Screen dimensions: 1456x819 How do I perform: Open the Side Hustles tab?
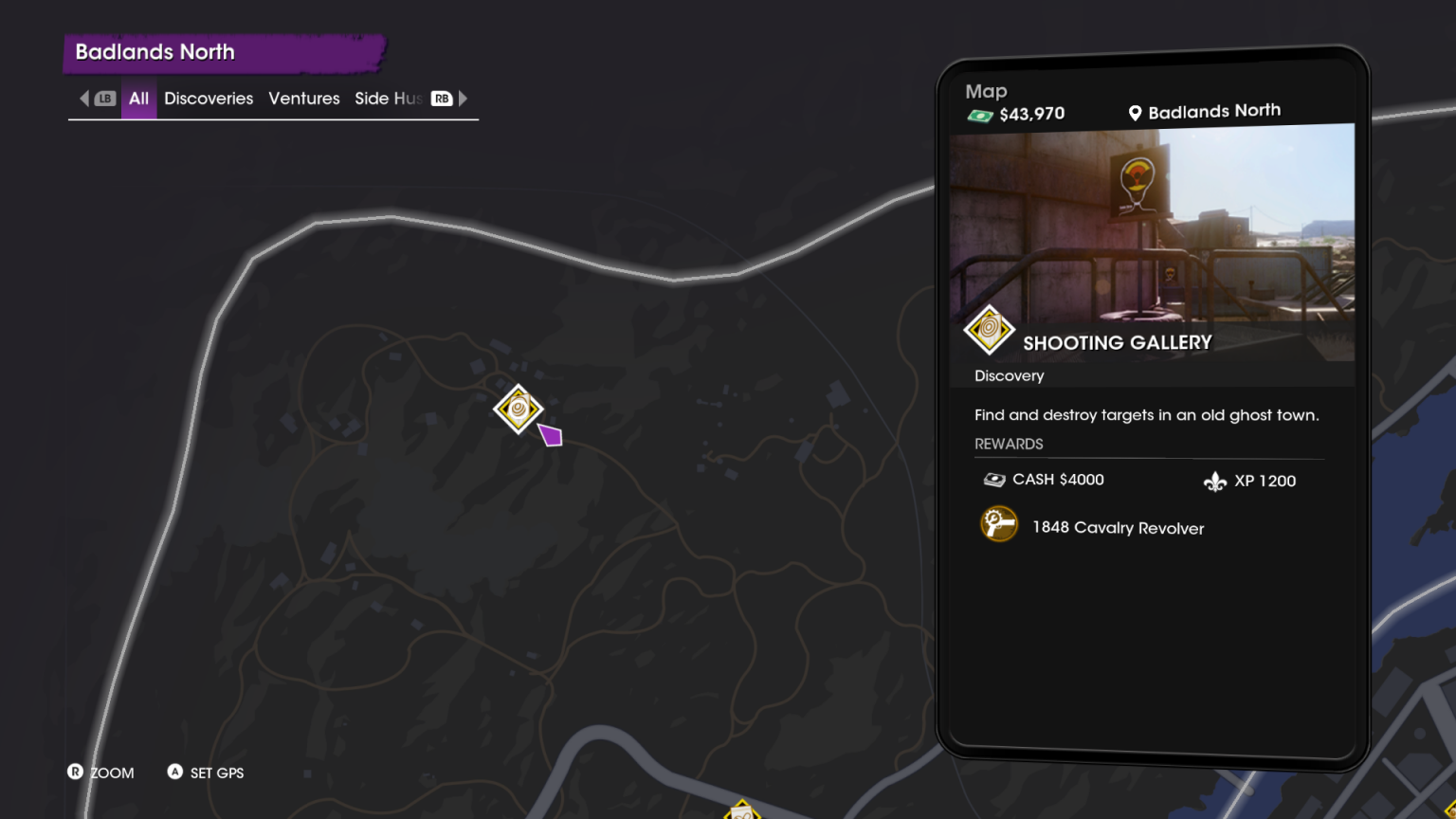(389, 98)
